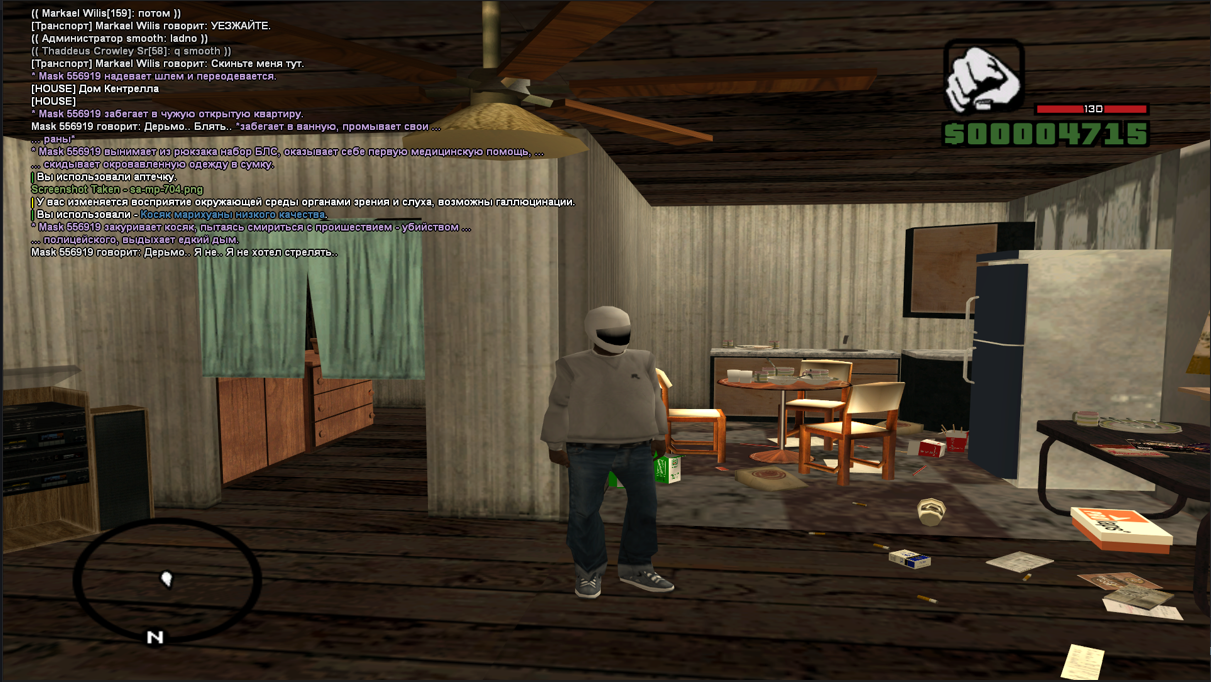The width and height of the screenshot is (1211, 682).
Task: Select the player blip on the minimap
Action: point(167,579)
